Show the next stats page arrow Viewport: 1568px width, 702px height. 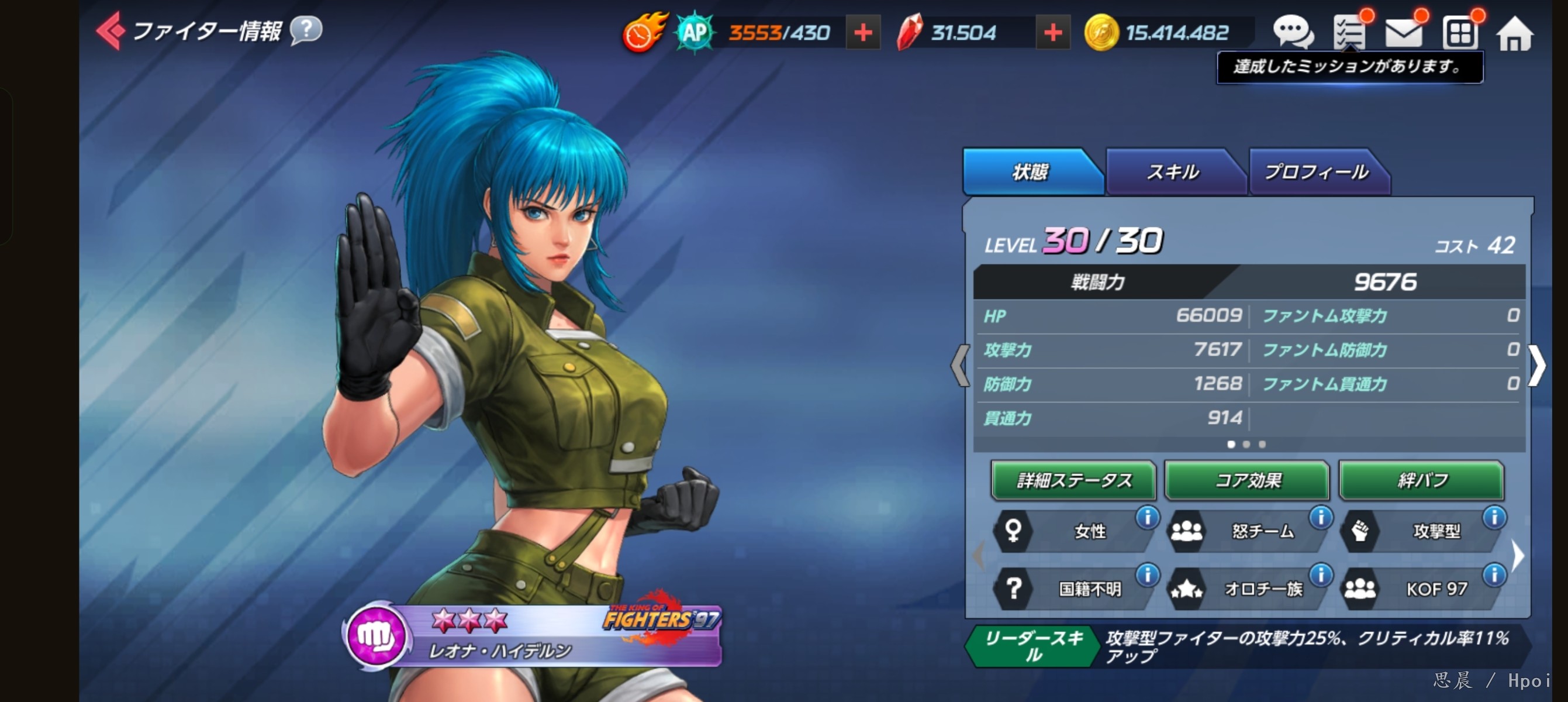point(1536,365)
